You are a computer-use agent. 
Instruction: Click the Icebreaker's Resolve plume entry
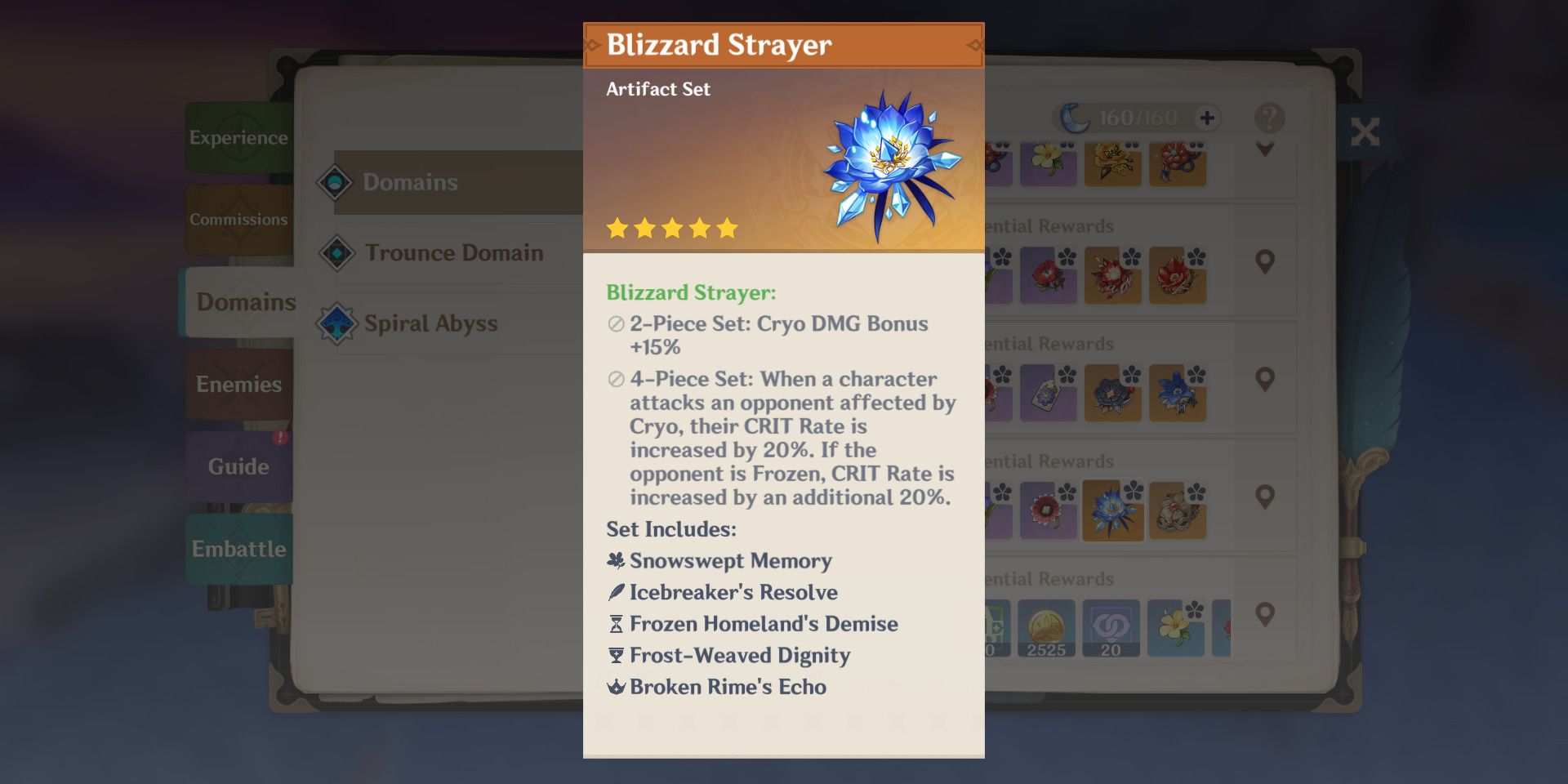click(x=733, y=593)
